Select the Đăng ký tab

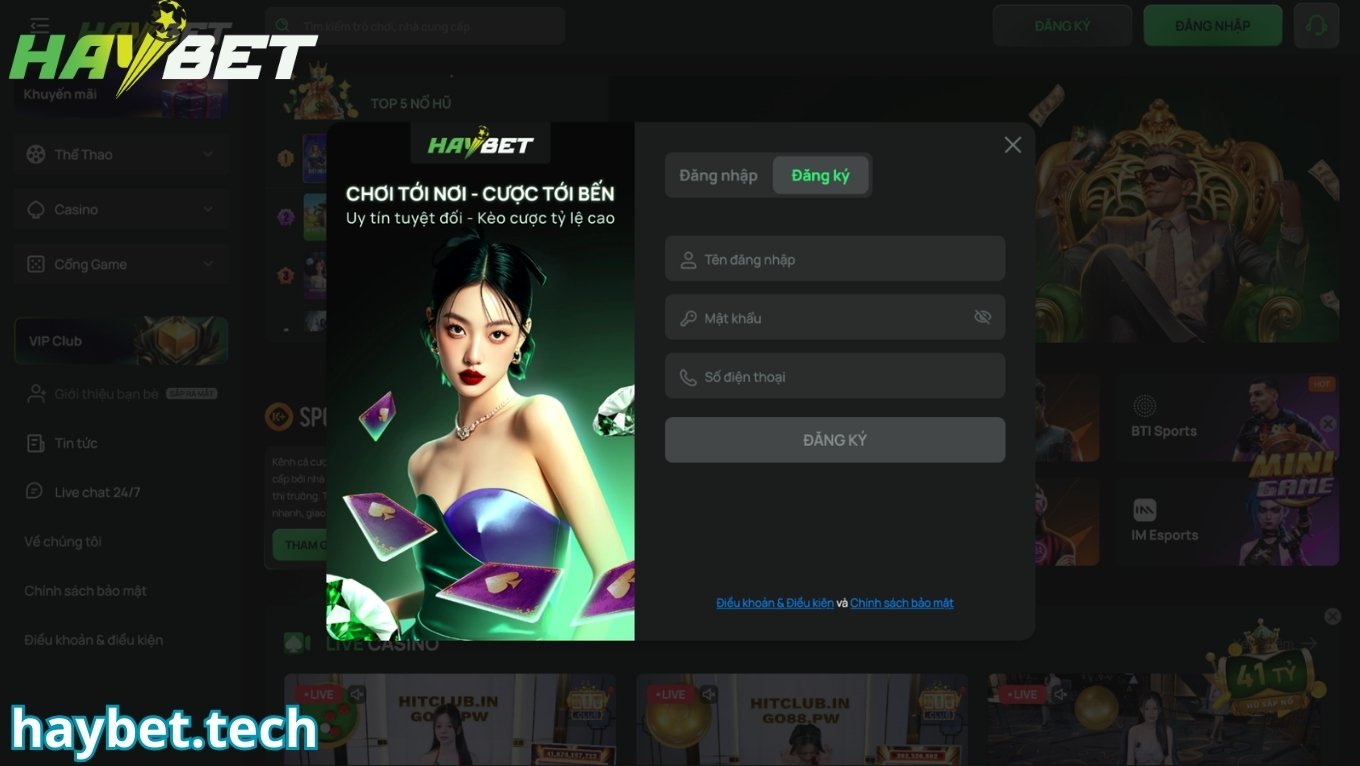[820, 176]
